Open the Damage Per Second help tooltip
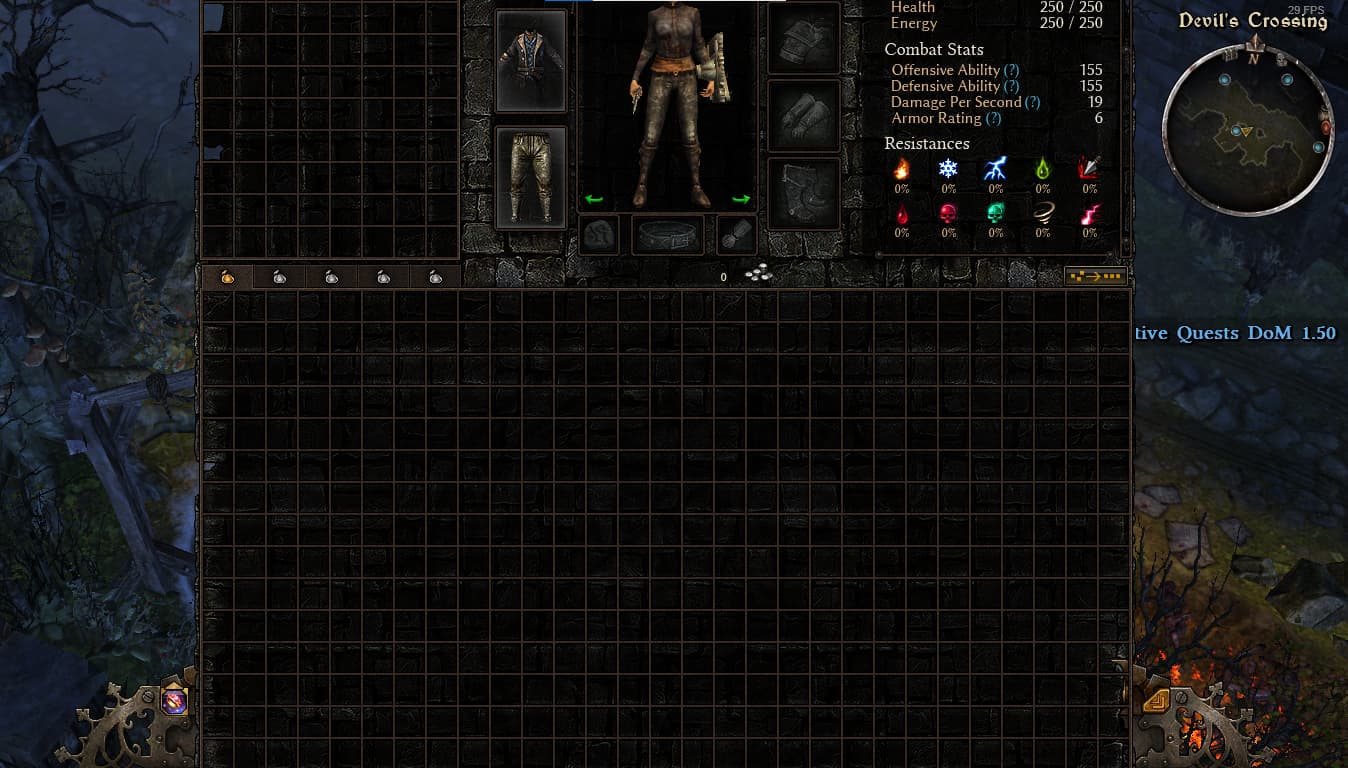This screenshot has height=768, width=1348. (x=1032, y=102)
